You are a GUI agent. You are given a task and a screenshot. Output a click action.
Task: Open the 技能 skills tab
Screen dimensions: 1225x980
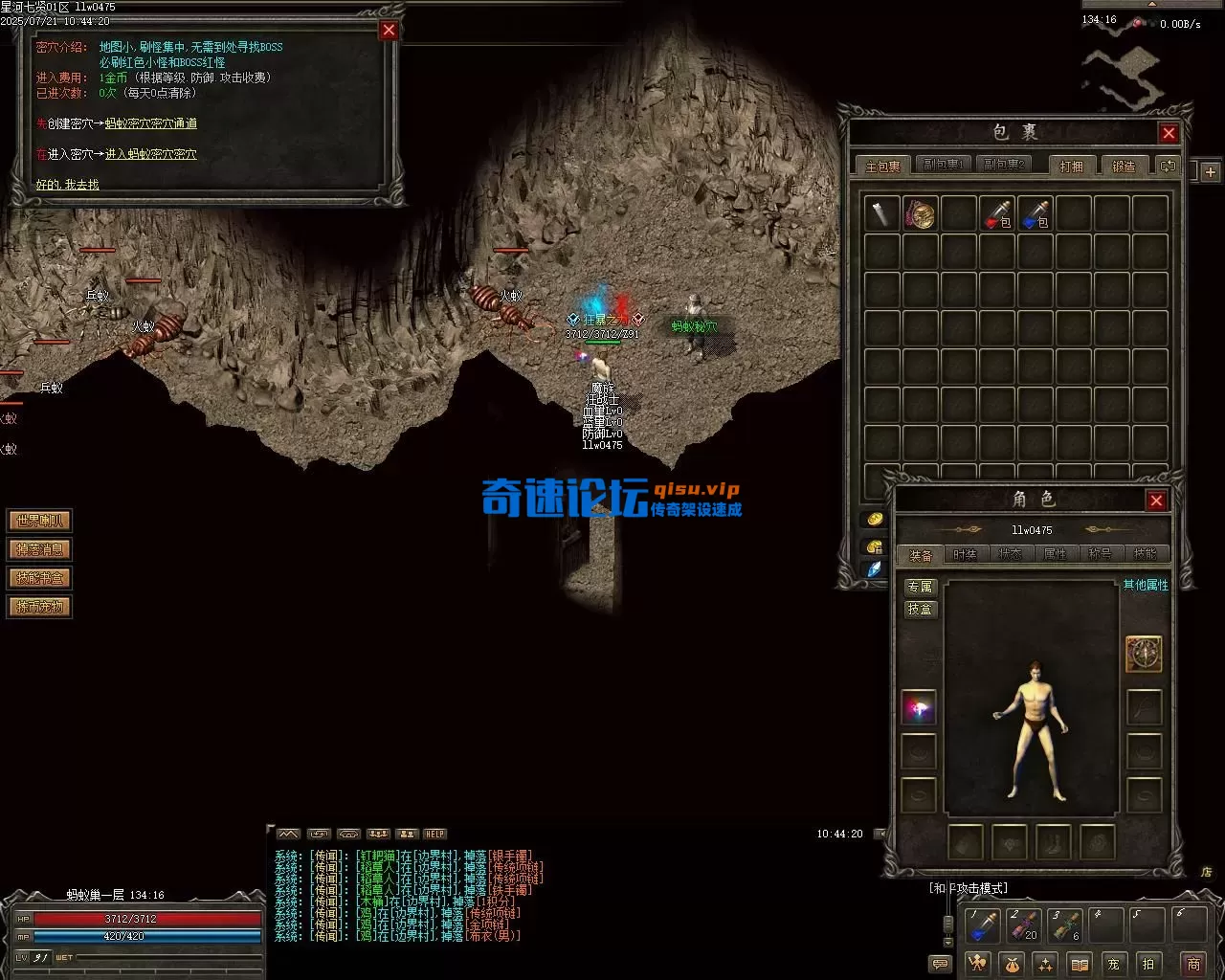click(x=1145, y=554)
